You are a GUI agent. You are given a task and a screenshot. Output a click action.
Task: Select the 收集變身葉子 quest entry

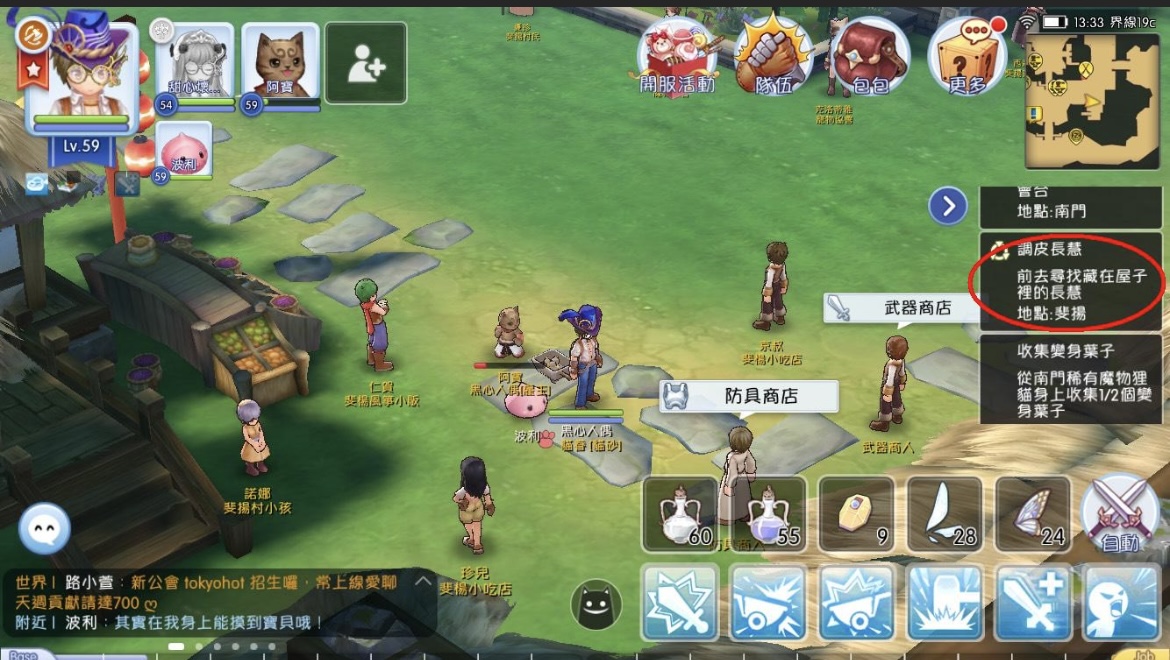coord(1070,379)
